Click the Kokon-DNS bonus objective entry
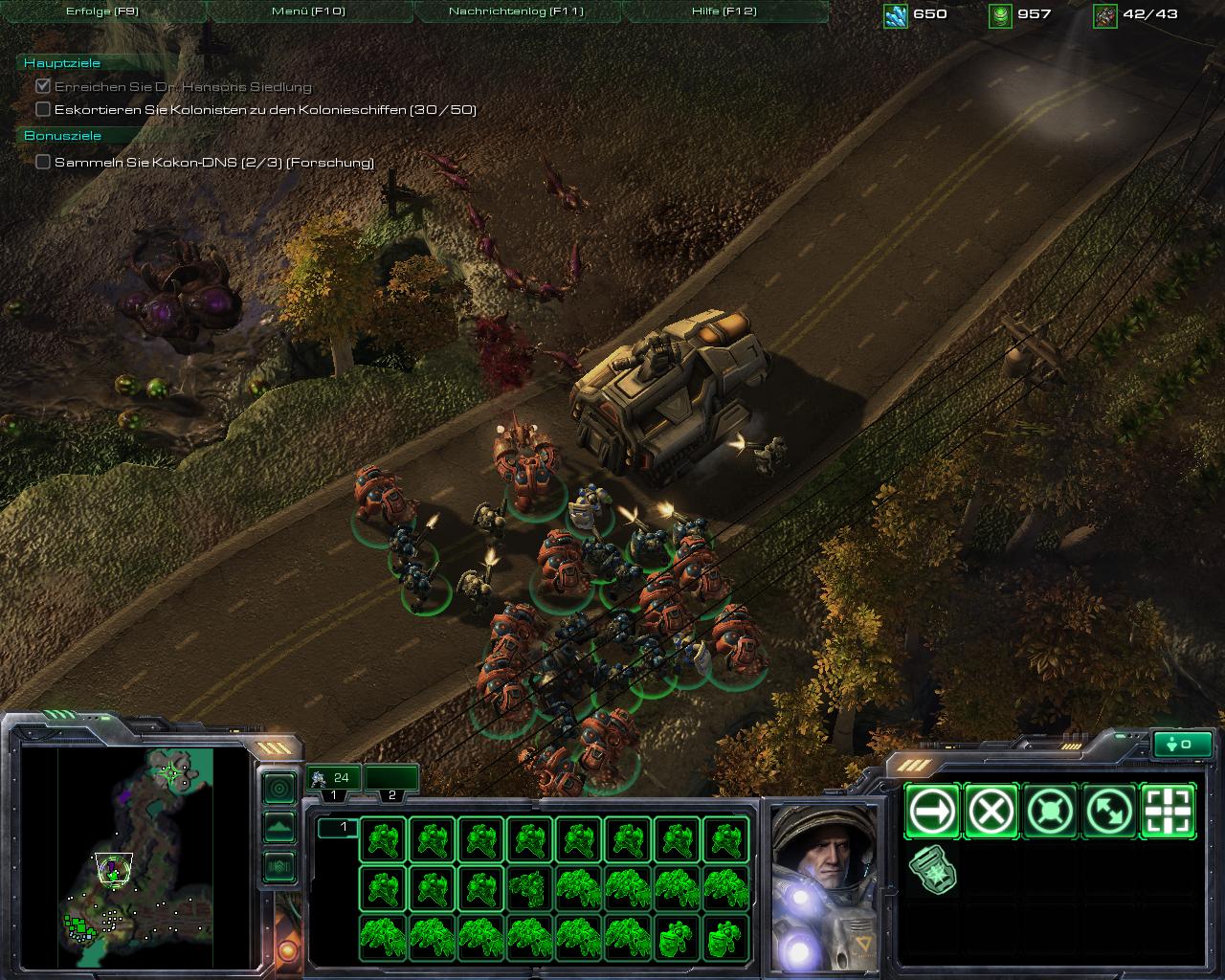The width and height of the screenshot is (1225, 980). click(x=213, y=163)
